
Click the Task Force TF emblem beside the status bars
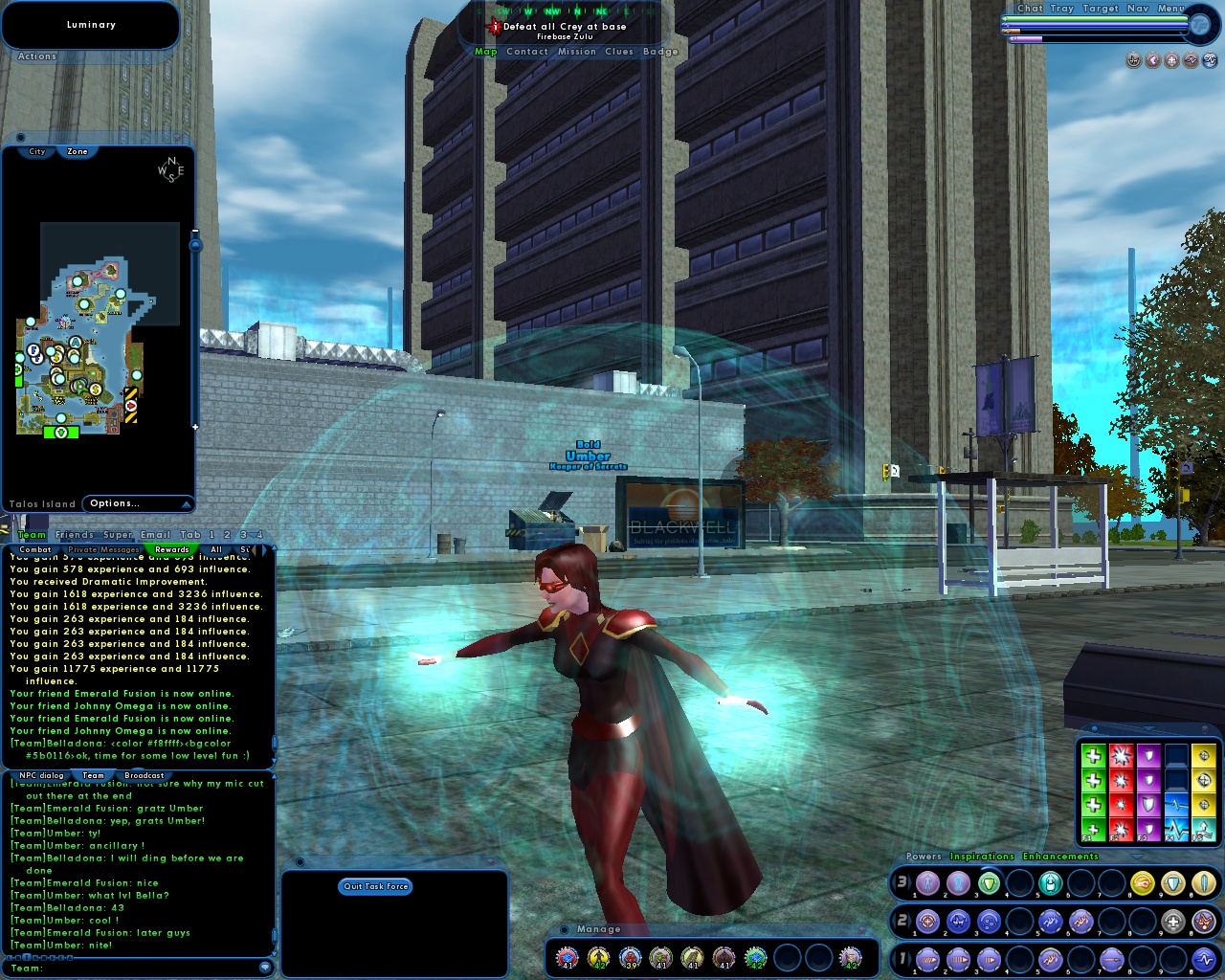coord(1202,25)
